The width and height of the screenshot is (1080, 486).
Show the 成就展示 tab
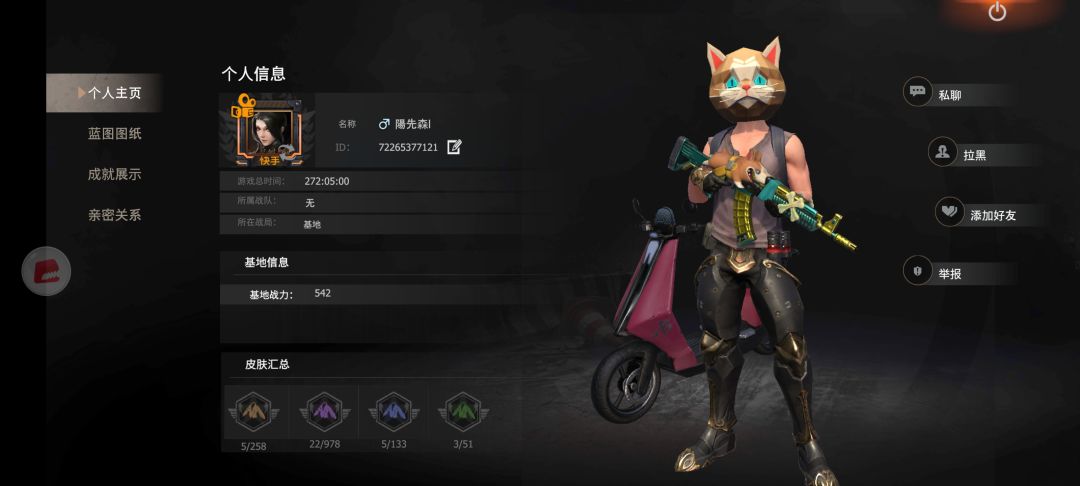click(114, 174)
